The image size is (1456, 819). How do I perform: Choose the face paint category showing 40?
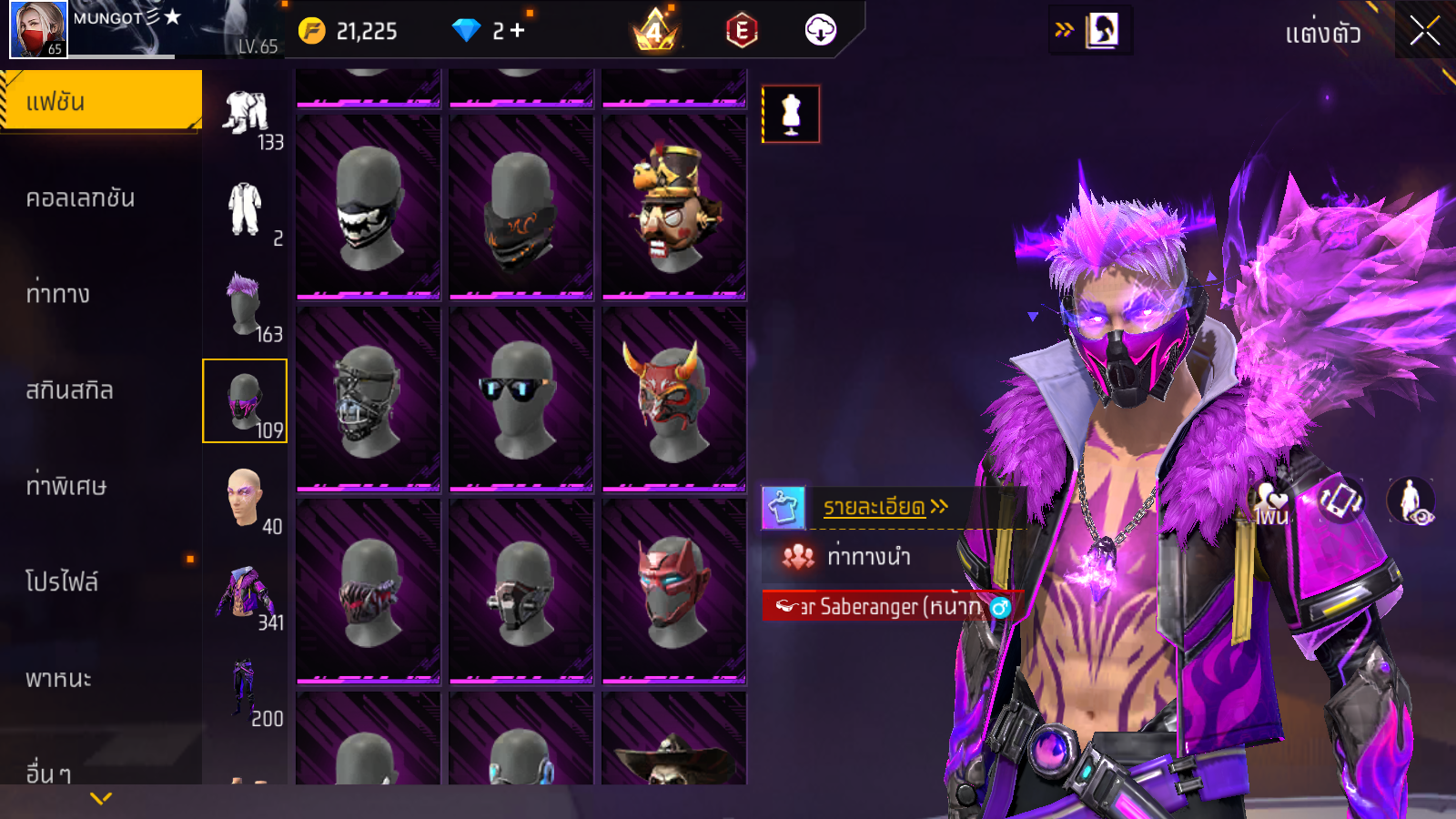coord(245,498)
